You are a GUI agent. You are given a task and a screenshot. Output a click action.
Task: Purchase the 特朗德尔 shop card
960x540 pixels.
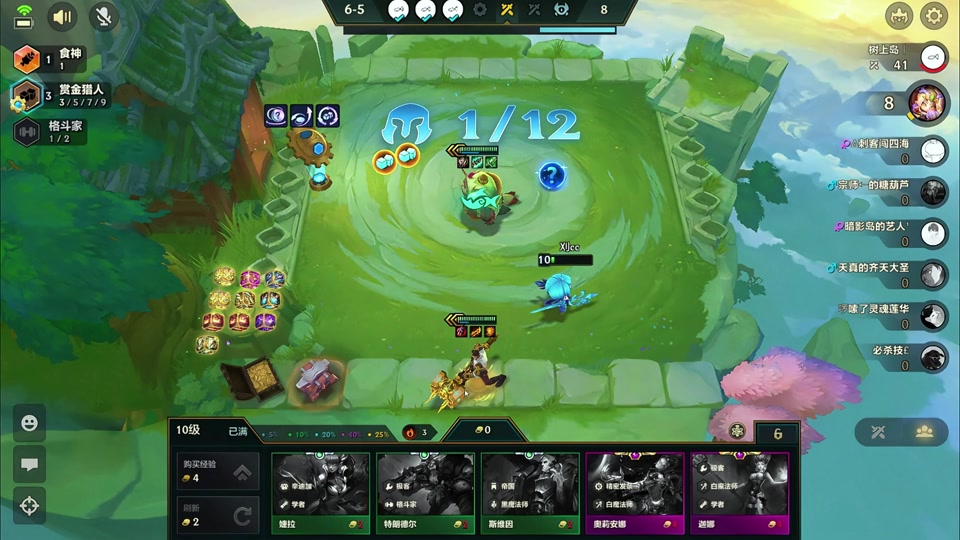(x=425, y=495)
